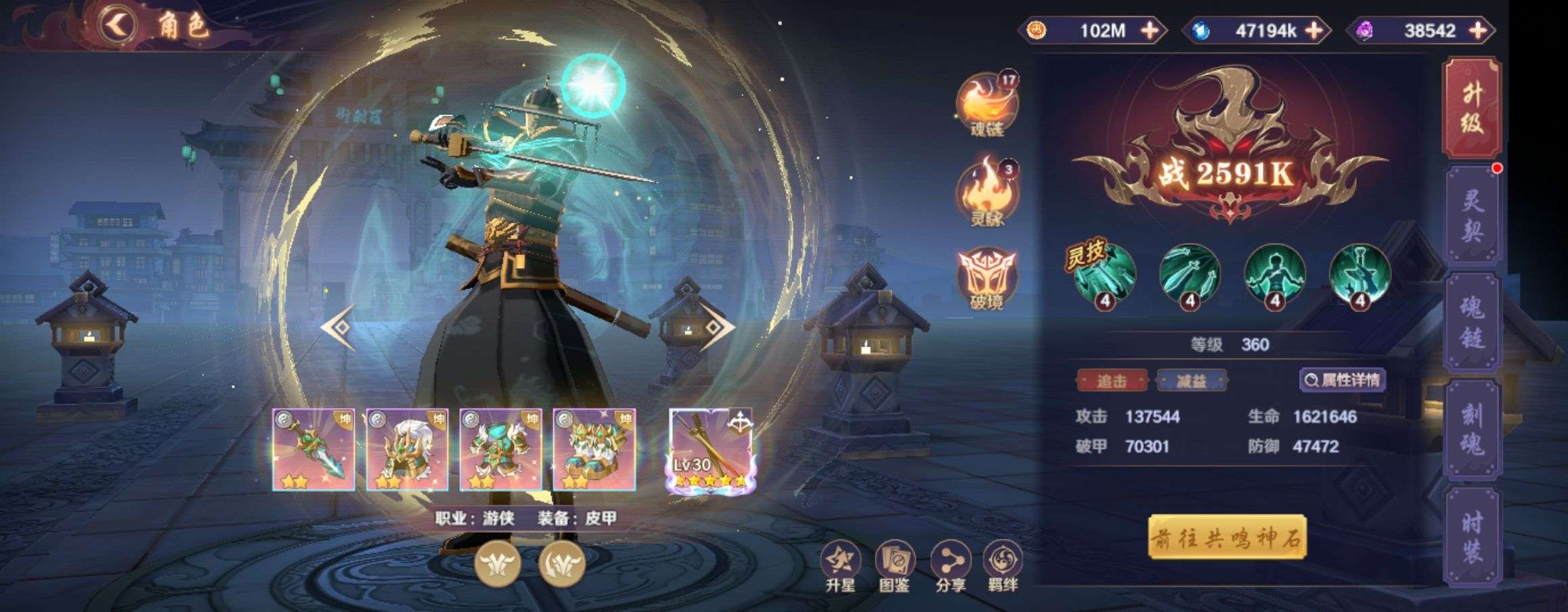Switch to the 升级 tab

pyautogui.click(x=1472, y=108)
